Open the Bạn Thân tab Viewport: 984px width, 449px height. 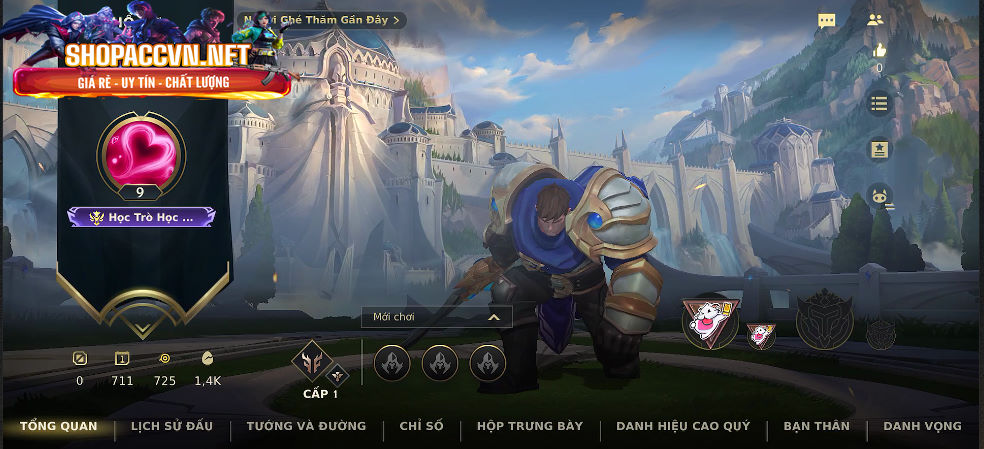point(816,427)
